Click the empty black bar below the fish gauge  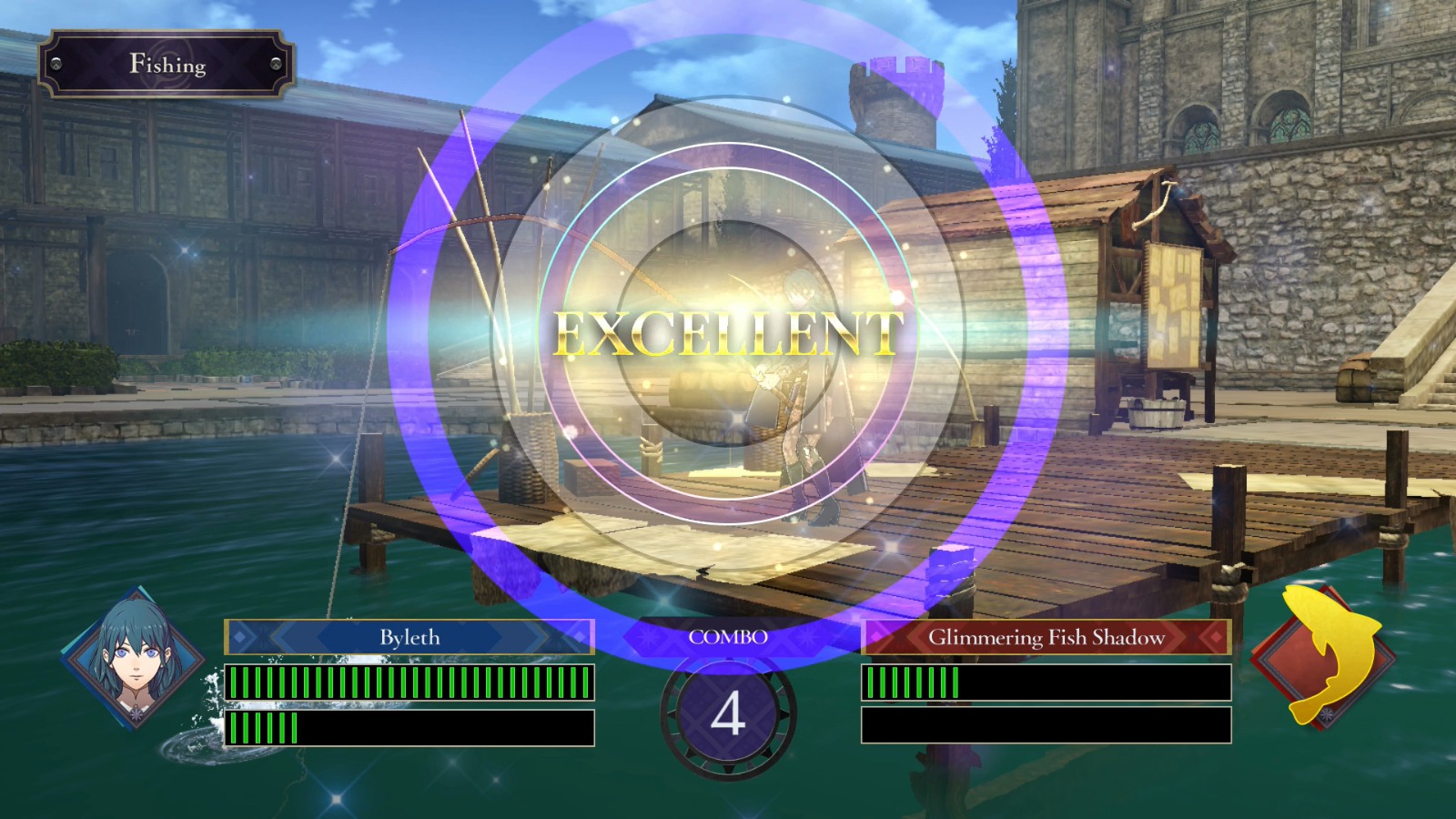pyautogui.click(x=1046, y=725)
